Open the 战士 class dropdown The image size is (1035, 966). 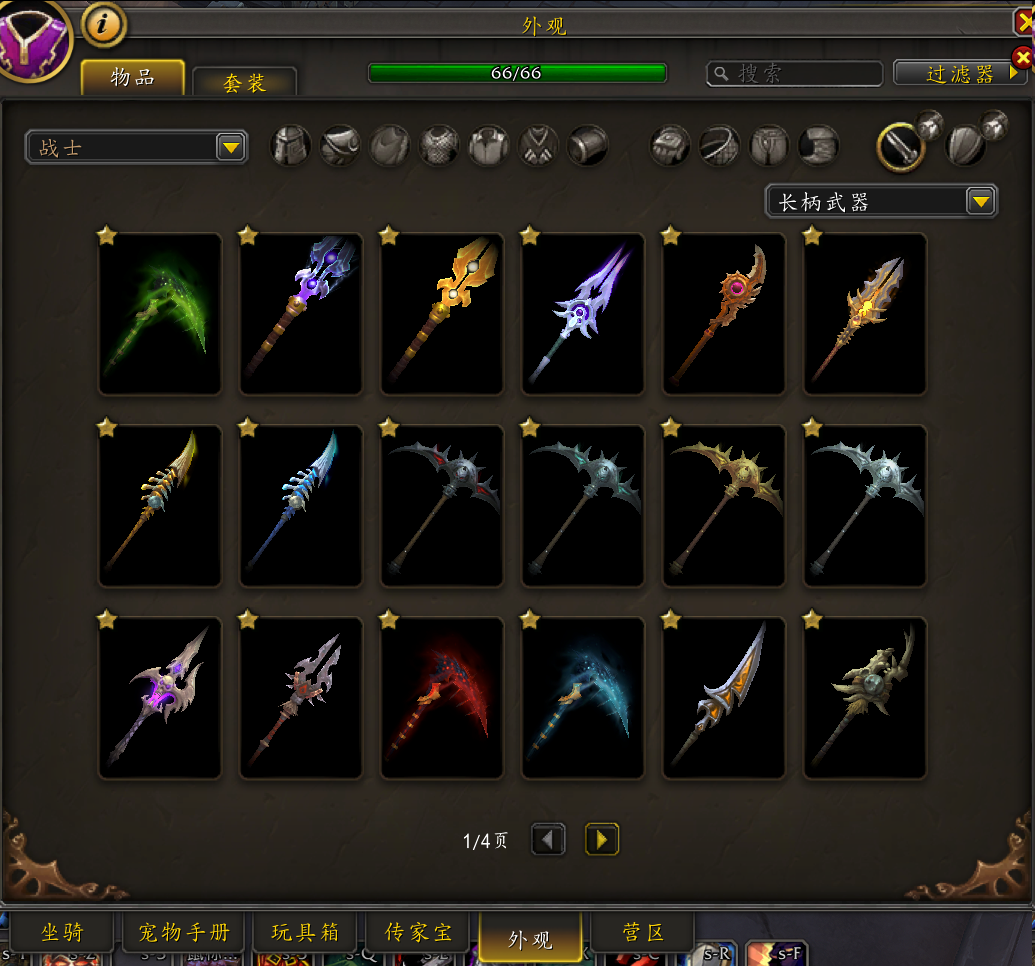click(136, 148)
